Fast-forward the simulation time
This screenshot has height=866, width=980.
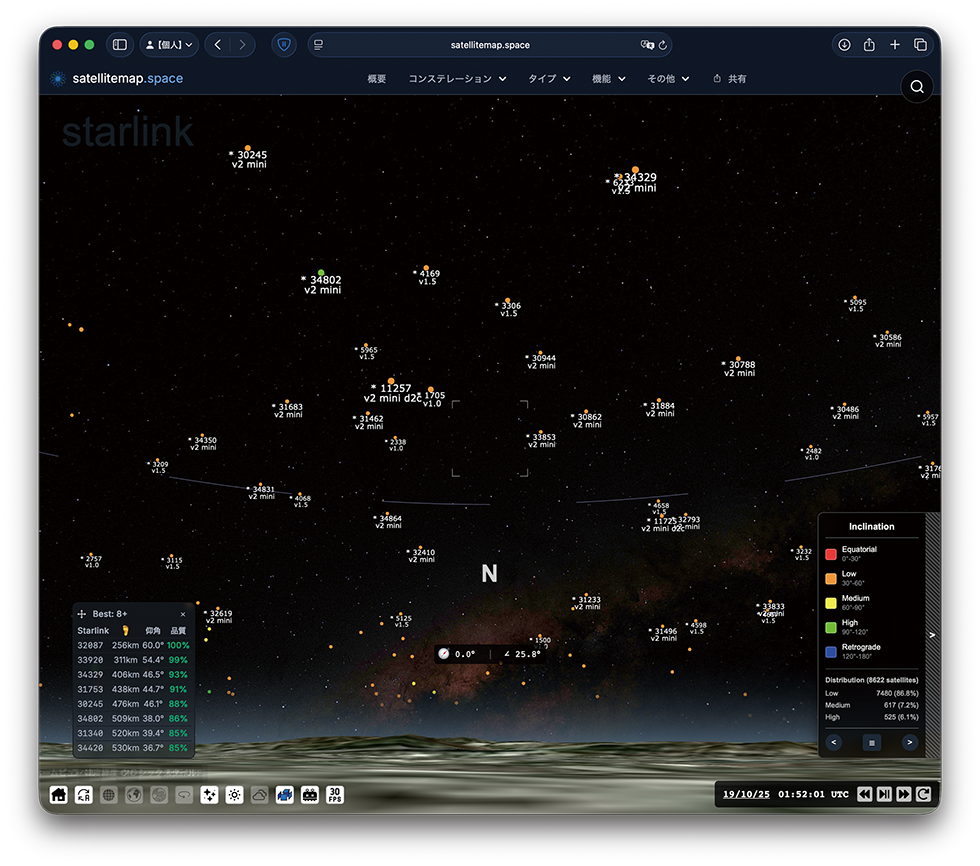(904, 794)
